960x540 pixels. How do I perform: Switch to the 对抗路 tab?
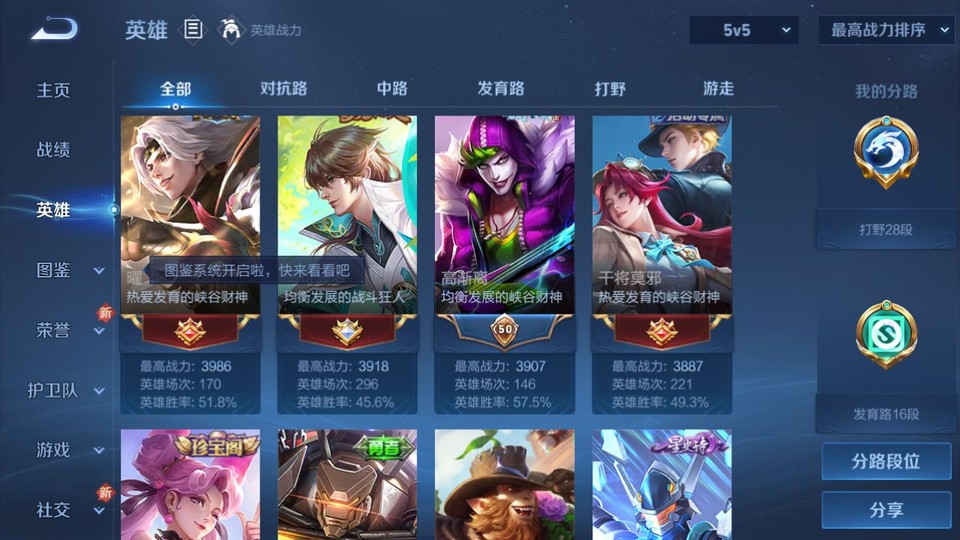click(x=282, y=89)
